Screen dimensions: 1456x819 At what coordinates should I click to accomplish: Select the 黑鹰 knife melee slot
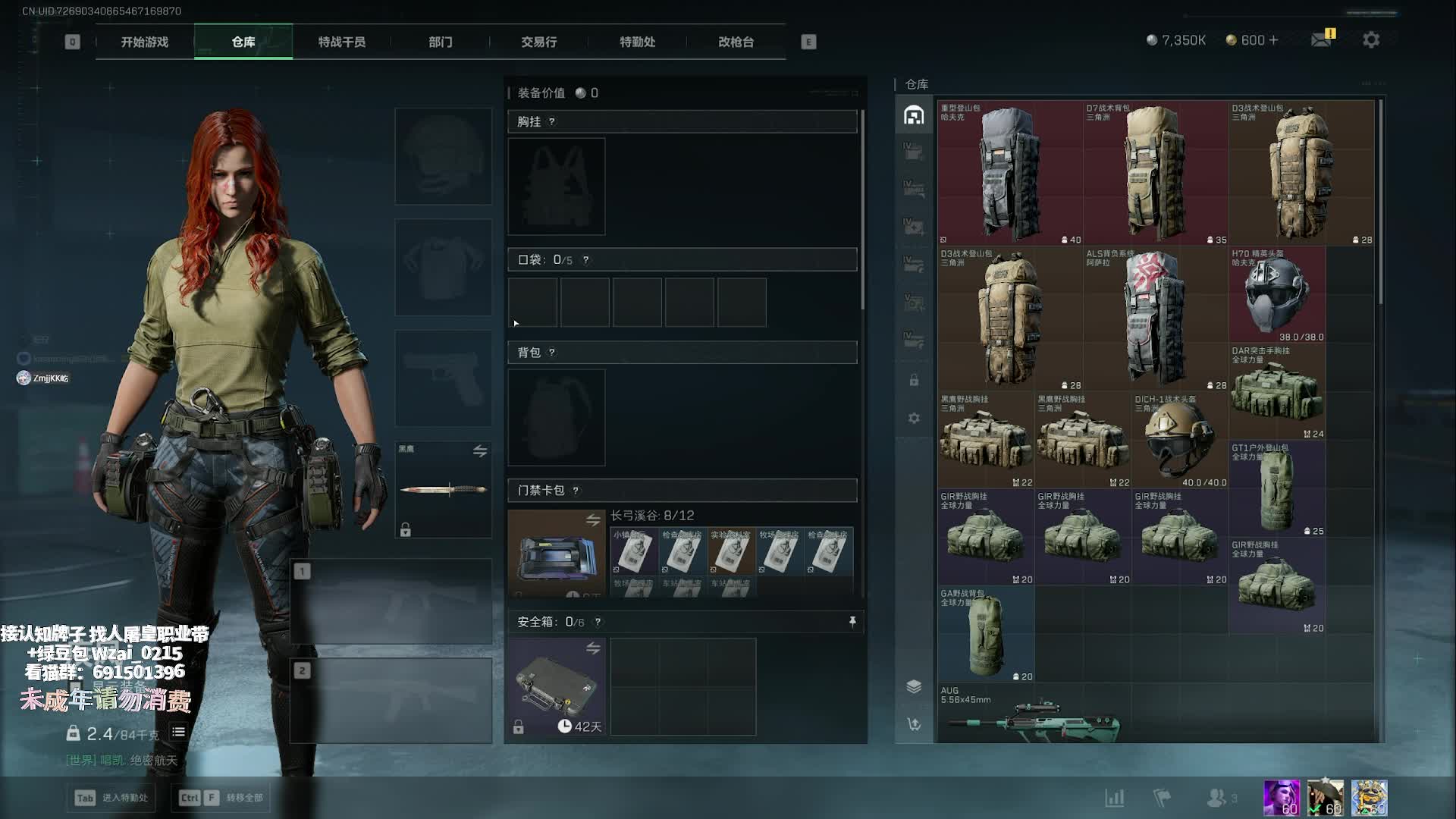click(444, 489)
